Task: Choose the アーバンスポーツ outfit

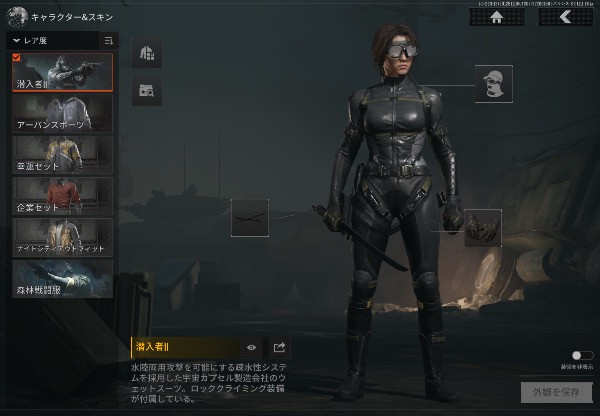Action: tap(62, 113)
